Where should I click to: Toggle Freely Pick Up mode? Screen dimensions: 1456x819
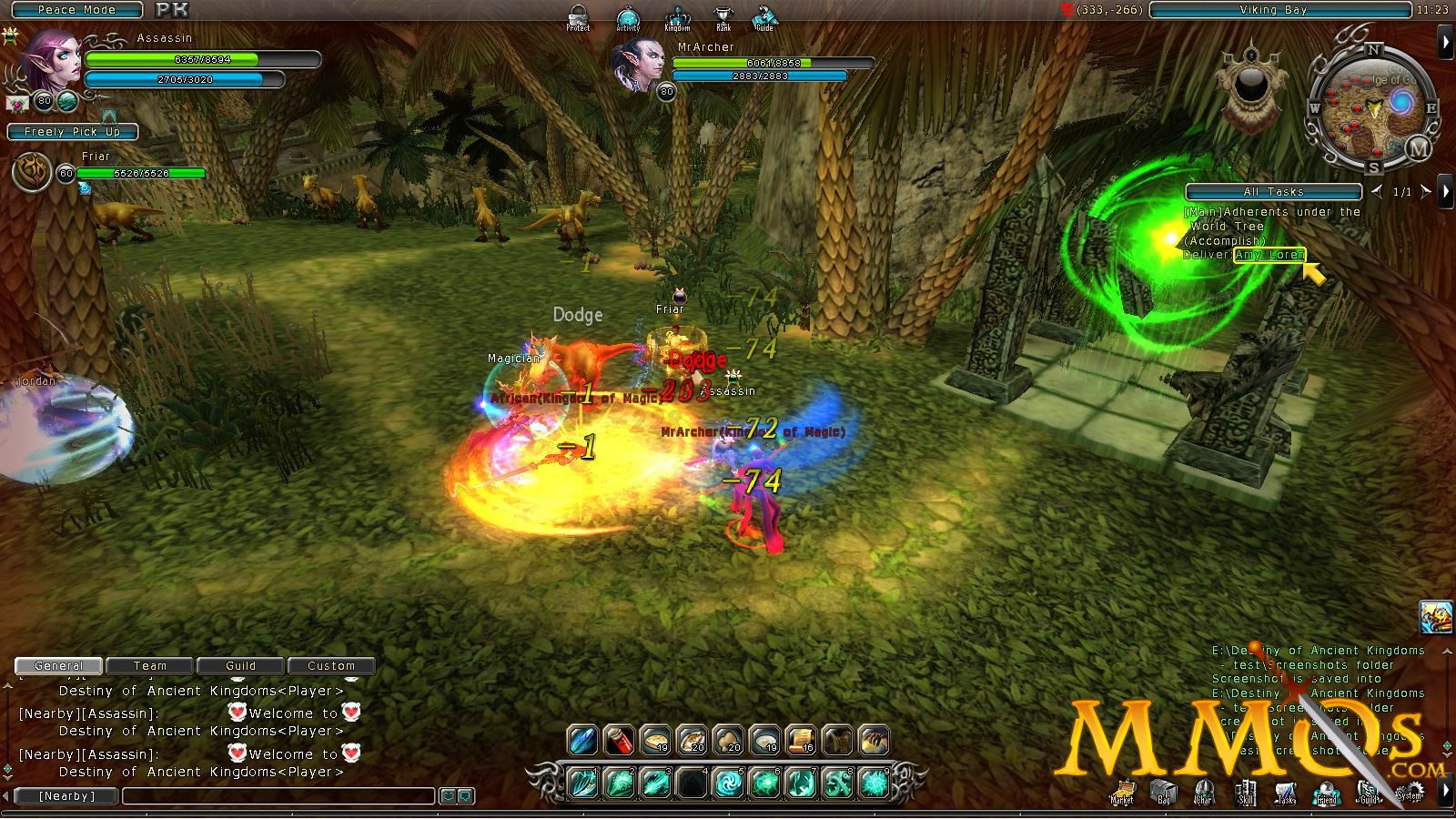pos(73,132)
